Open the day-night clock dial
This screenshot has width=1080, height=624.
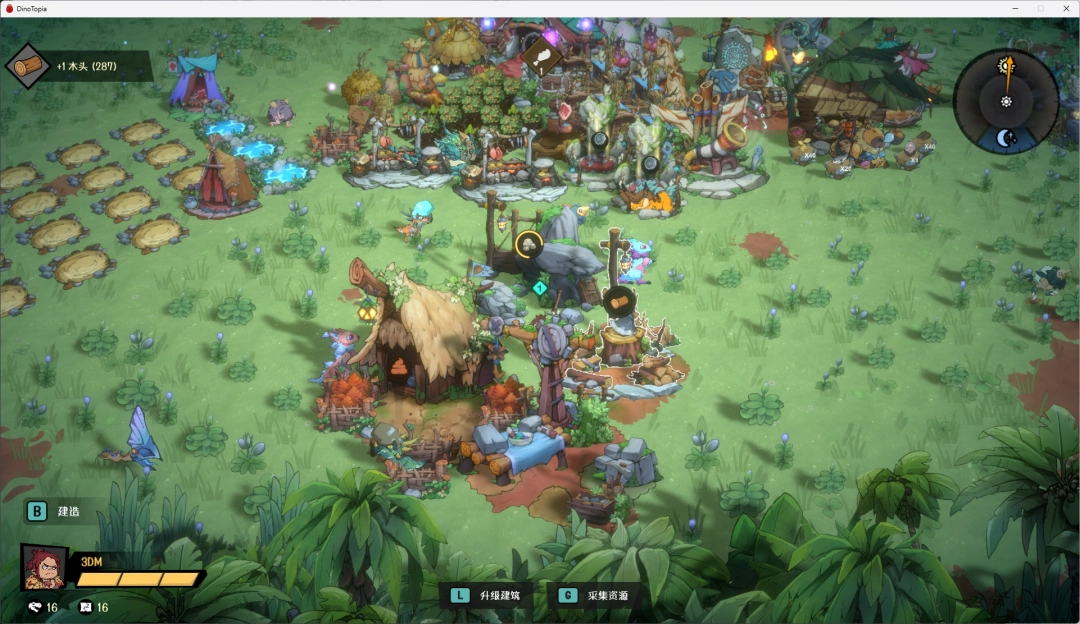[1006, 101]
